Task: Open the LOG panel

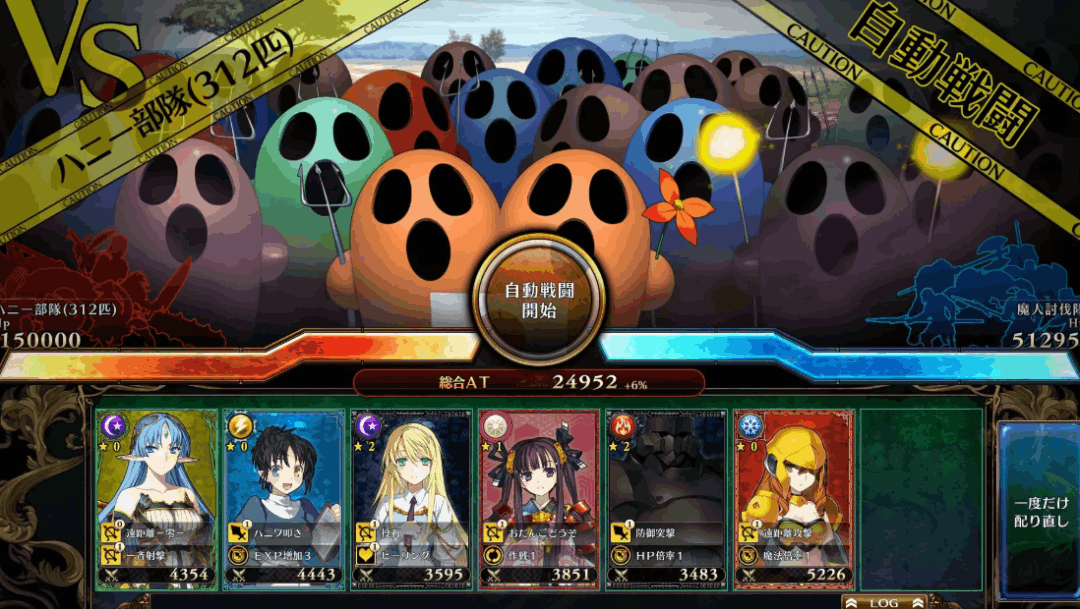Action: coord(883,602)
